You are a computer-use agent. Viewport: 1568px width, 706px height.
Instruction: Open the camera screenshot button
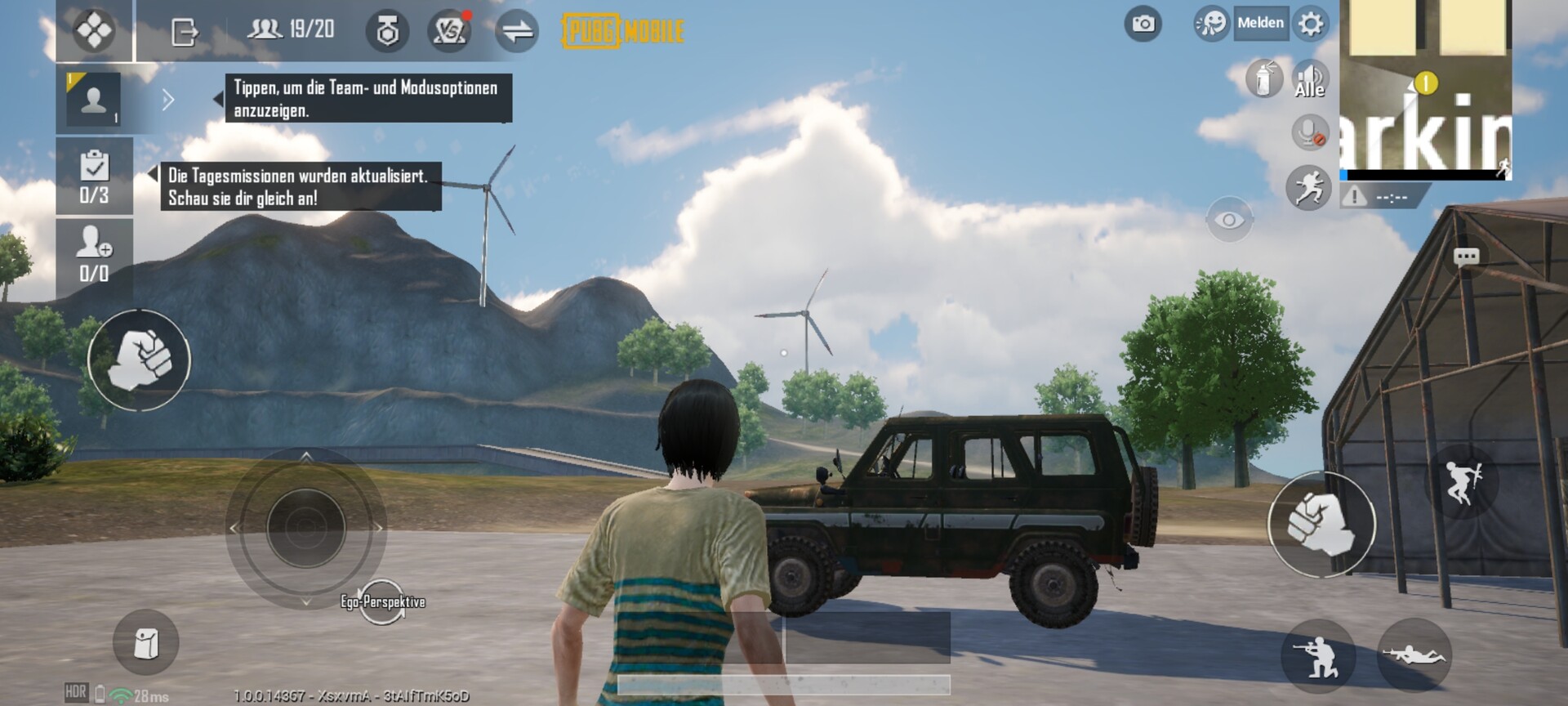tap(1143, 24)
